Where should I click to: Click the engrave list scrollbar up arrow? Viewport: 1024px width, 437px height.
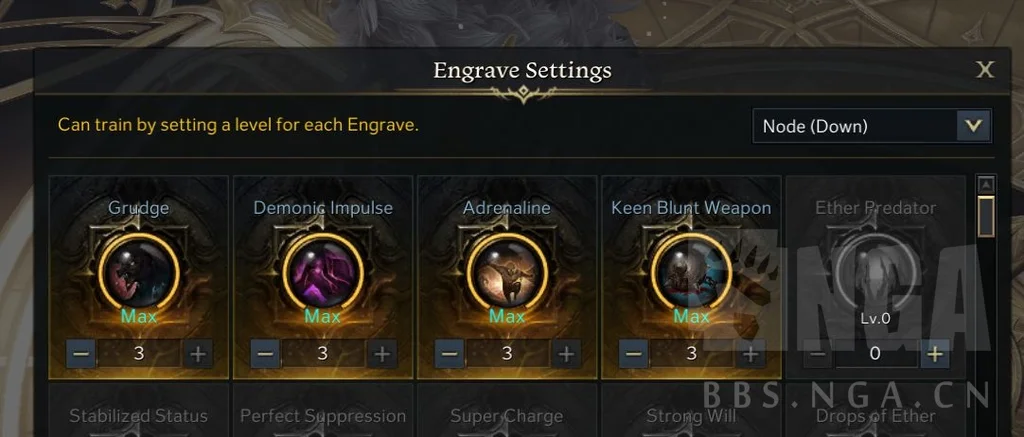pos(986,185)
